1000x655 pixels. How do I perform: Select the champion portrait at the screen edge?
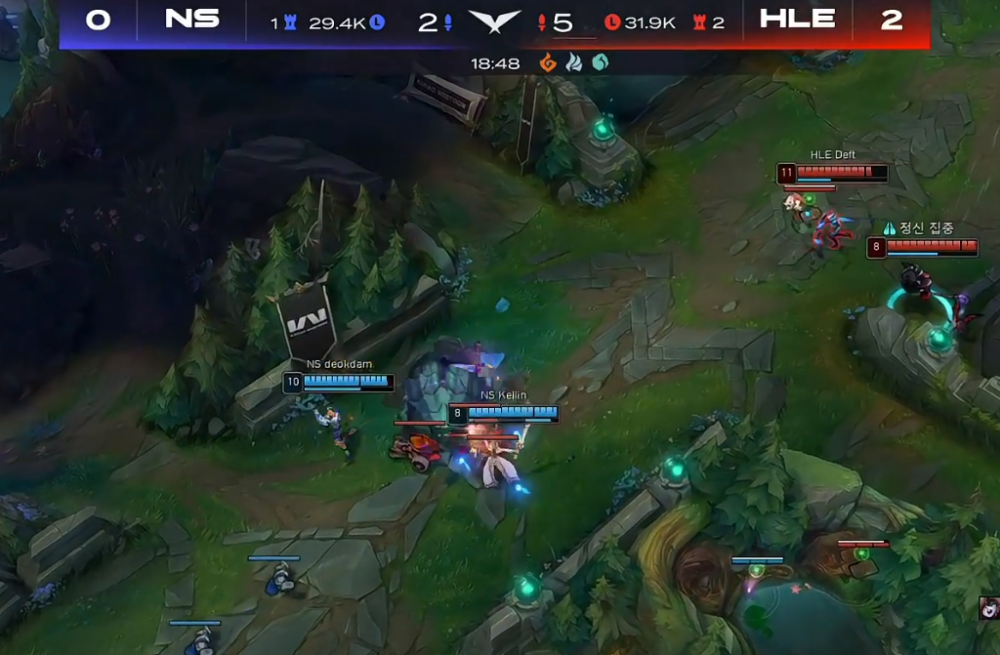pos(990,608)
